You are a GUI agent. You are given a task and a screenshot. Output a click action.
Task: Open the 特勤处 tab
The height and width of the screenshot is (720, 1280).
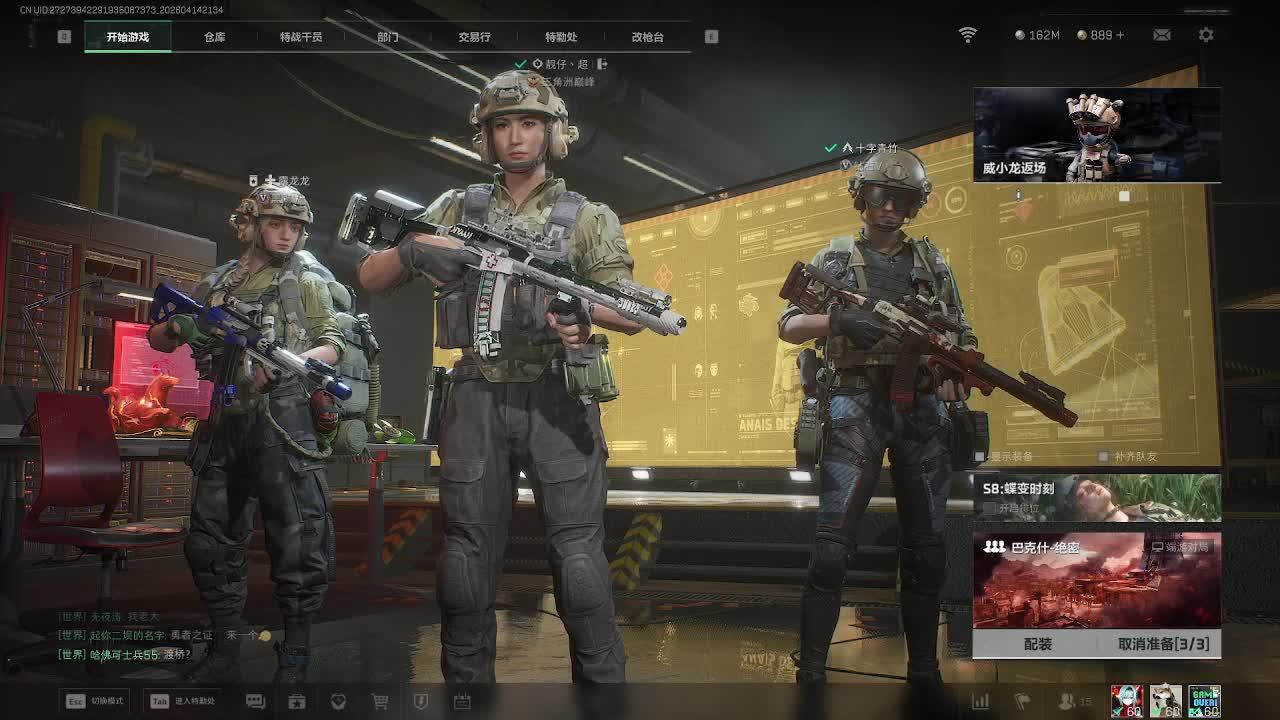pyautogui.click(x=561, y=37)
